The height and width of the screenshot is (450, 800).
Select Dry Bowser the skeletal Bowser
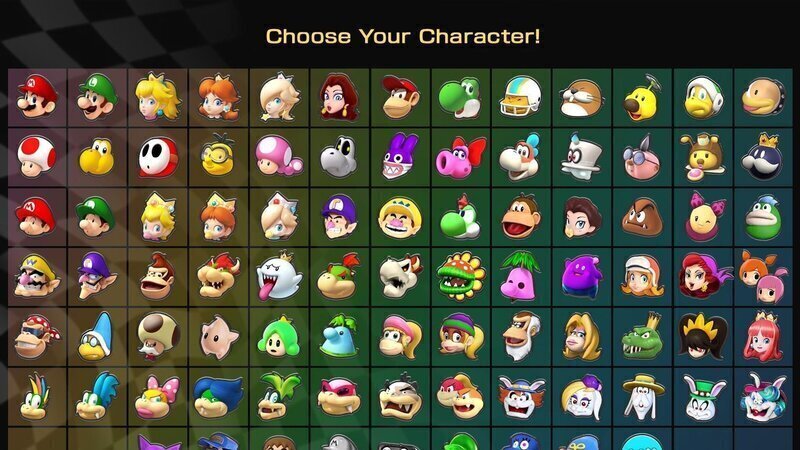pyautogui.click(x=400, y=277)
